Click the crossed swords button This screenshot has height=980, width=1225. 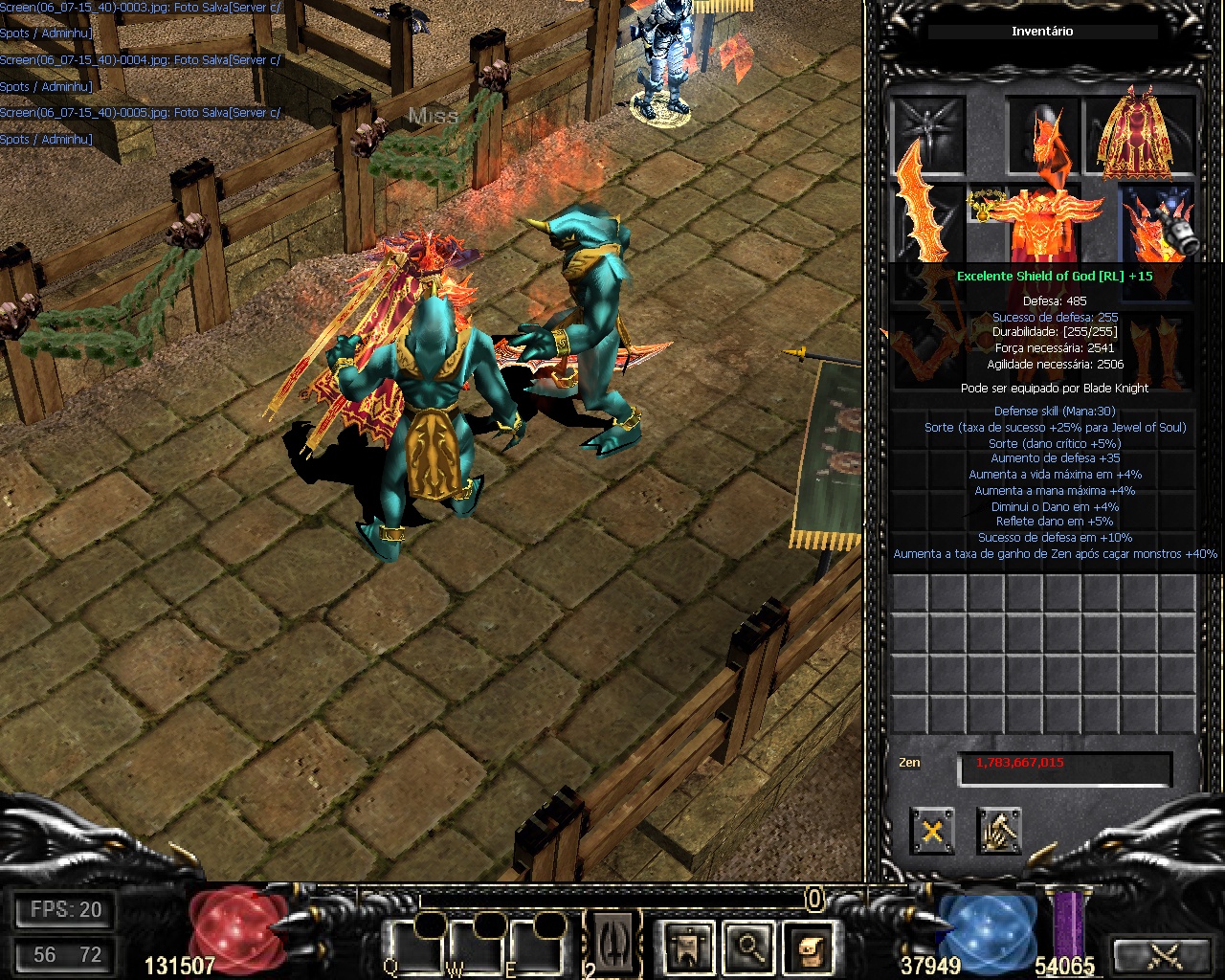pyautogui.click(x=1165, y=953)
